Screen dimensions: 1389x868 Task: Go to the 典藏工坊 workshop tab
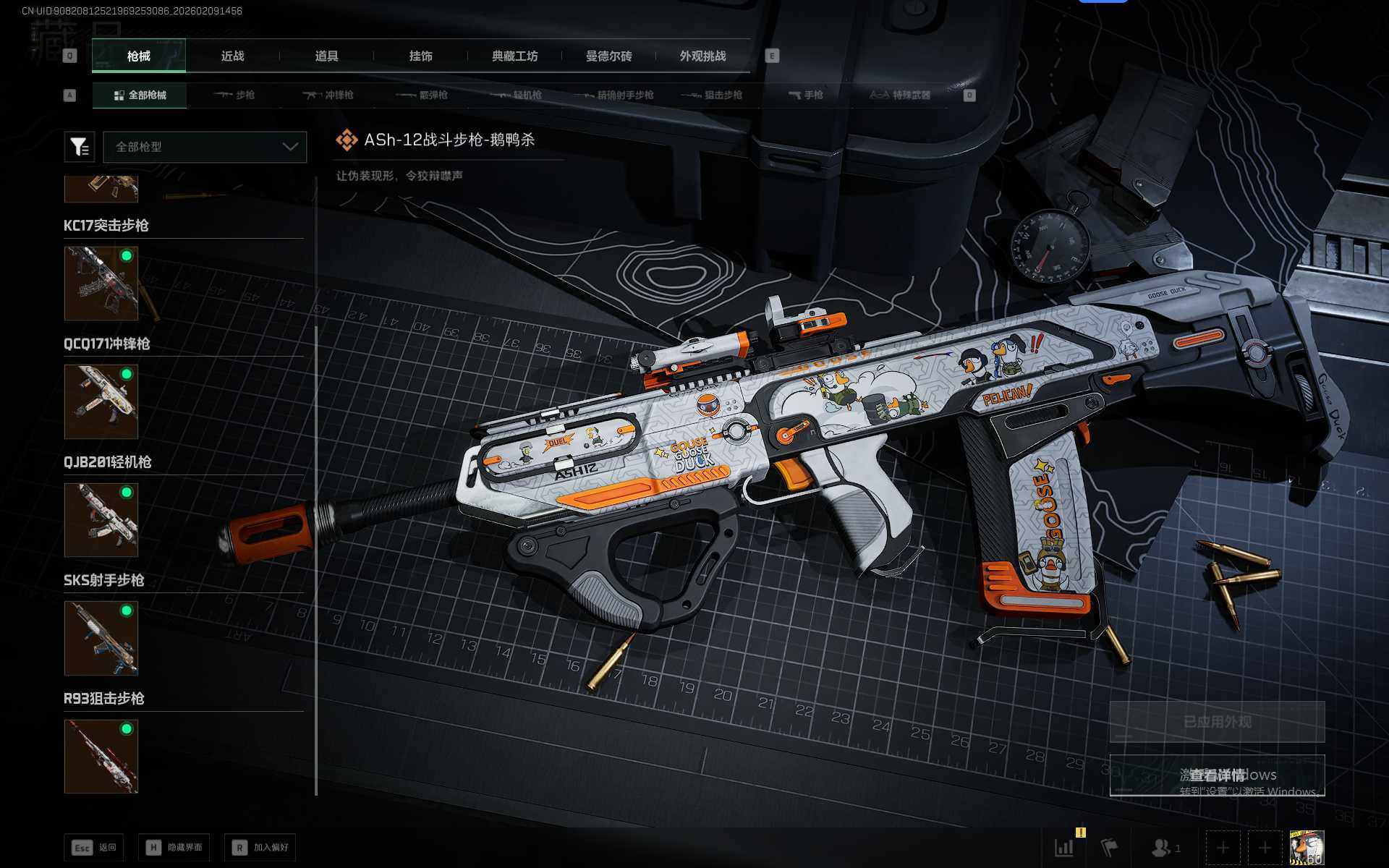coord(514,56)
